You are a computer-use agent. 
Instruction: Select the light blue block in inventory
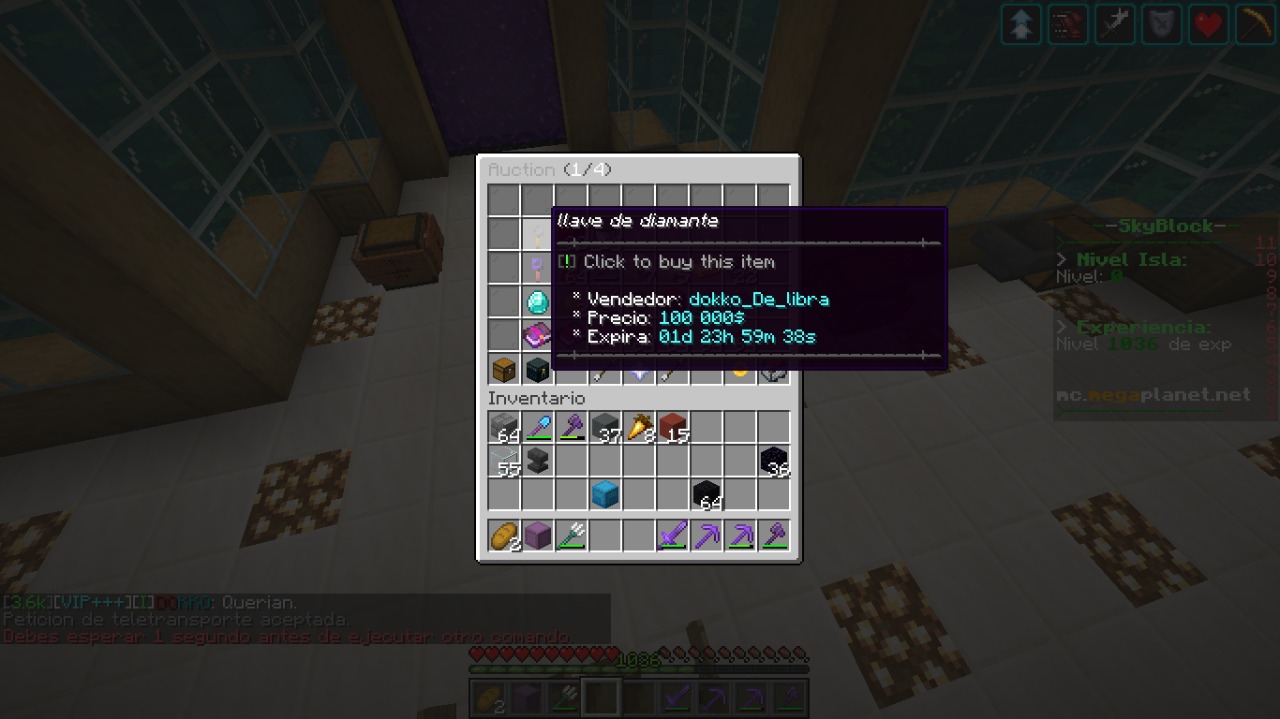605,495
